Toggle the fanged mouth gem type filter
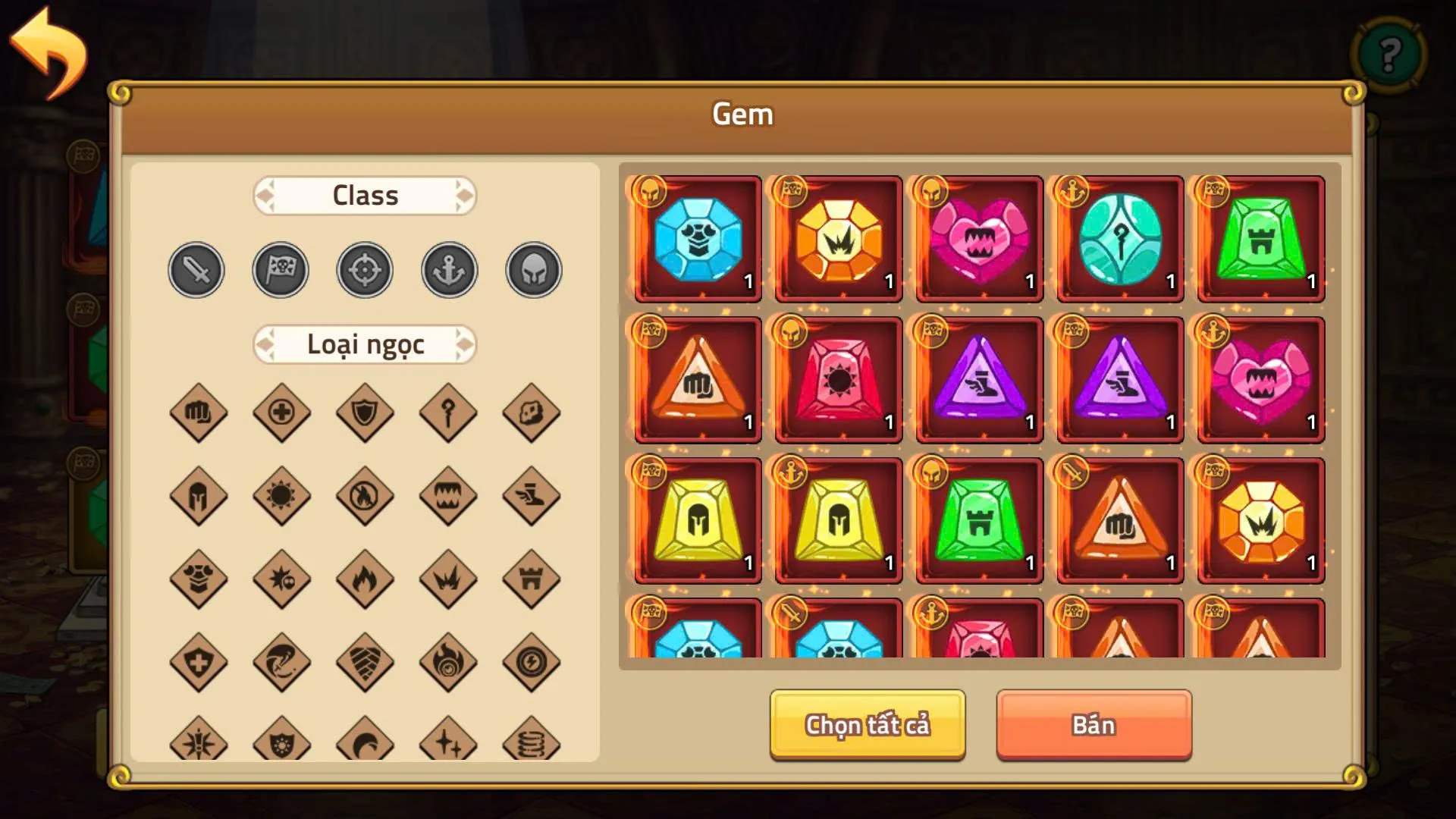The width and height of the screenshot is (1456, 819). click(447, 495)
